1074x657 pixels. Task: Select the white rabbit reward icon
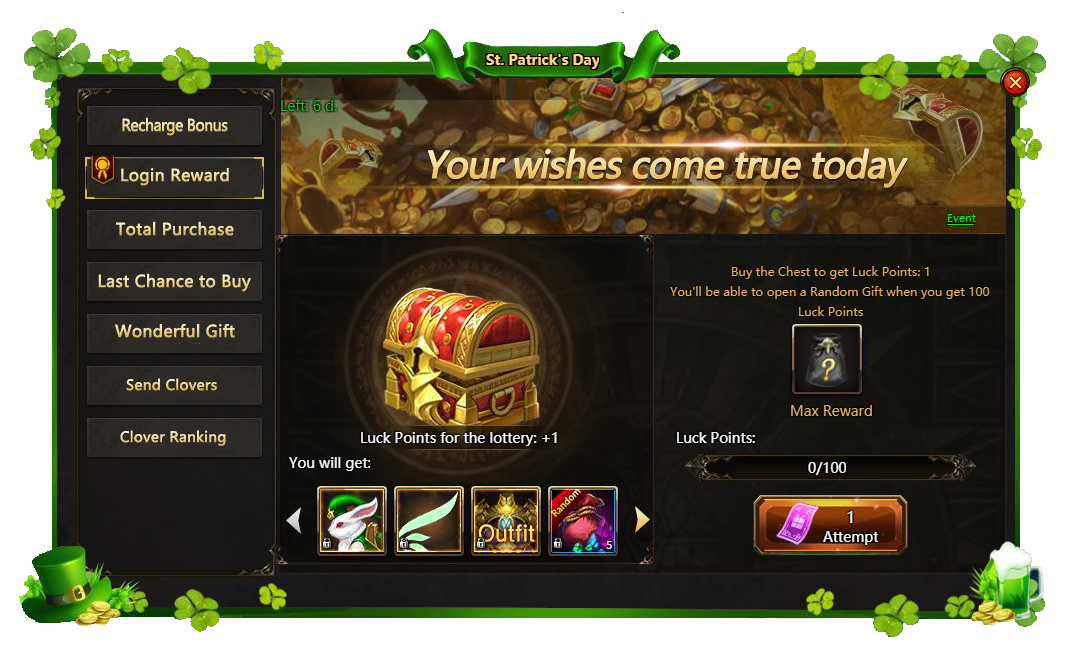coord(352,520)
